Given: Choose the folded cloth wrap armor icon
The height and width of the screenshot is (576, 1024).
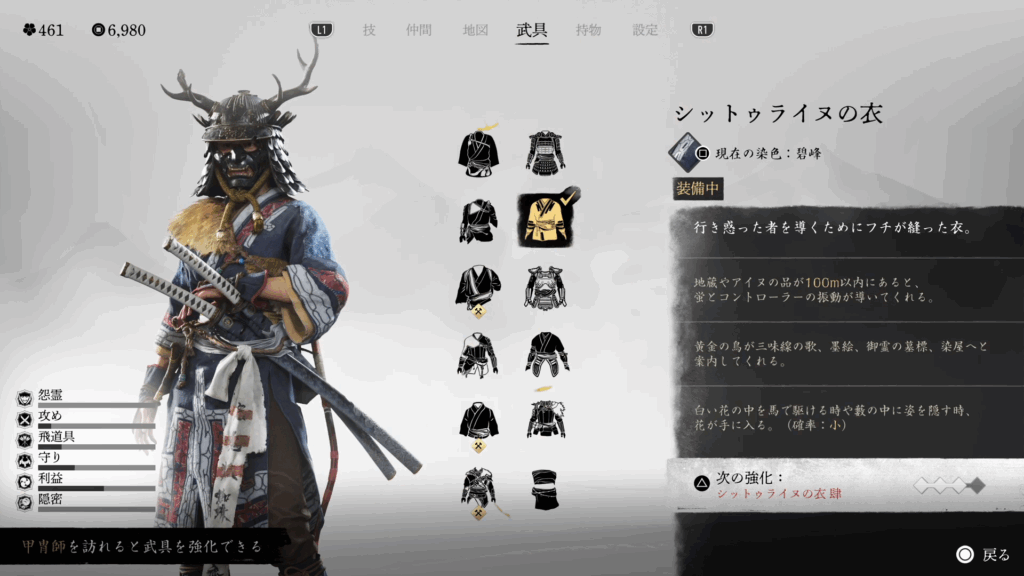Looking at the screenshot, I should (546, 488).
